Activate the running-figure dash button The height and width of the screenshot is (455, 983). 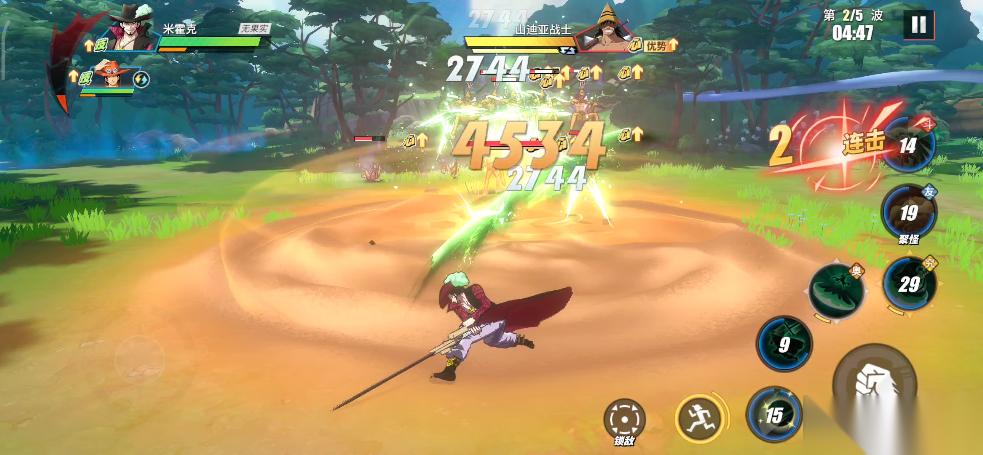click(701, 417)
